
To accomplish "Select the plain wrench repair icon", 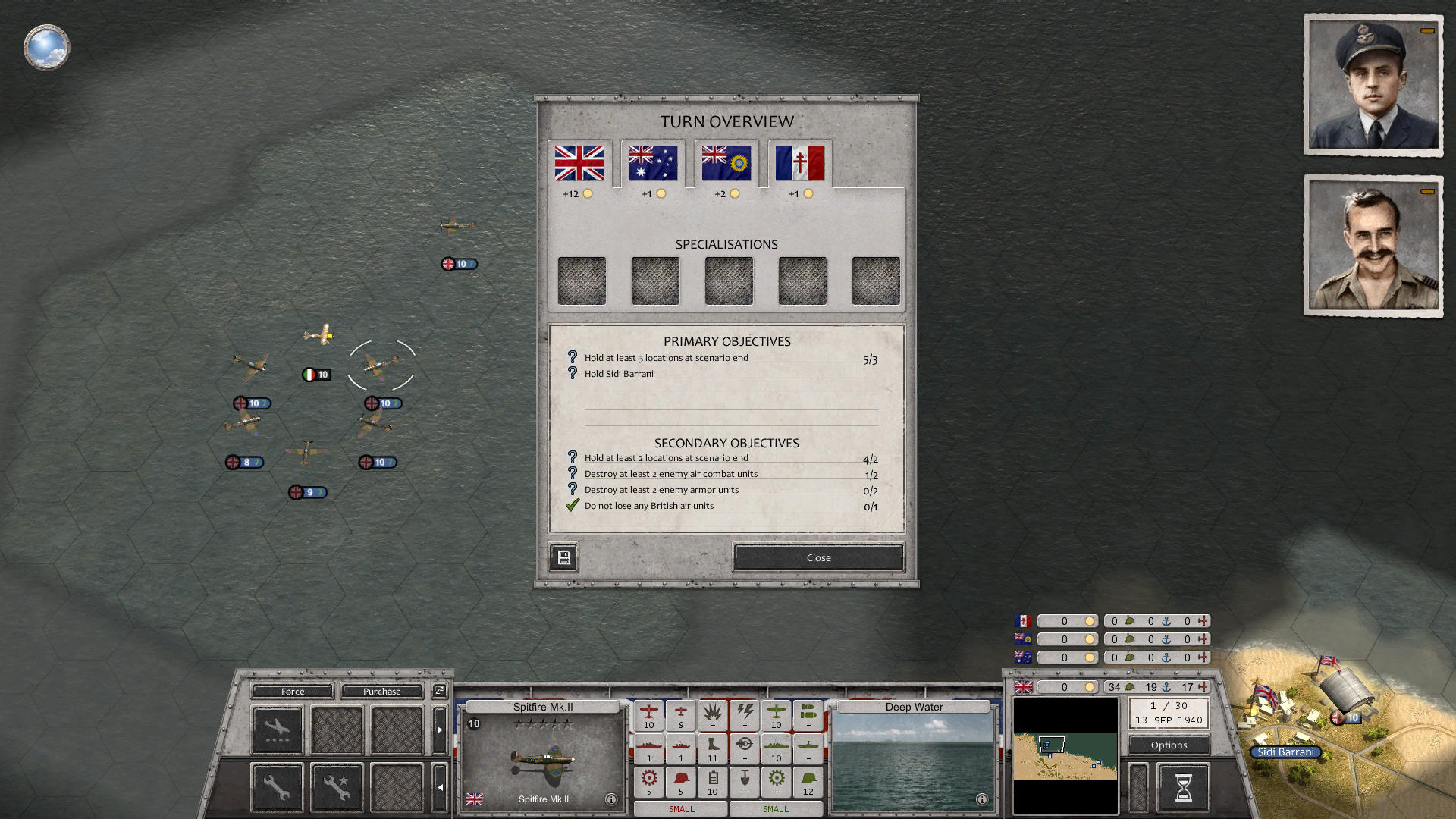I will pos(276,786).
